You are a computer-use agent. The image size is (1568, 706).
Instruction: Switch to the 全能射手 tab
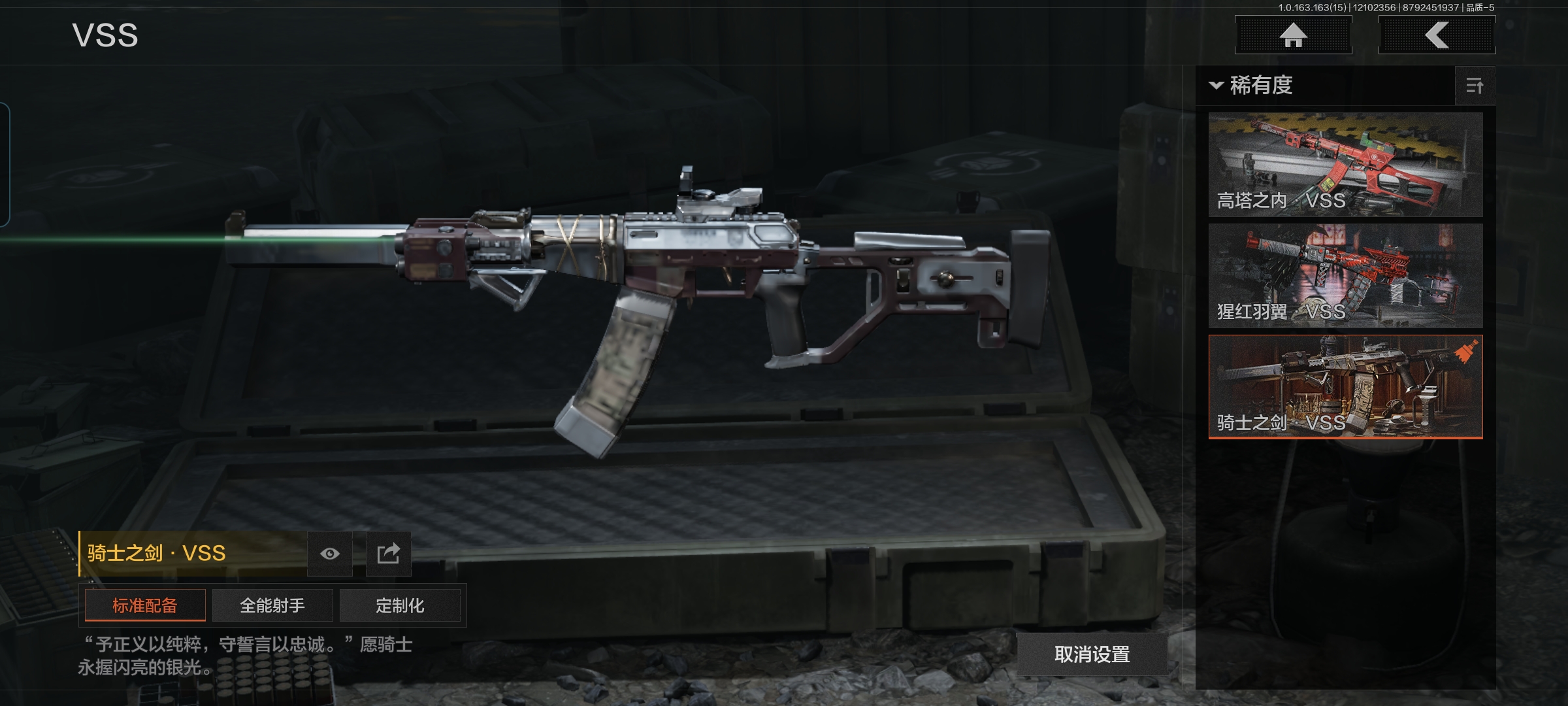[x=272, y=605]
